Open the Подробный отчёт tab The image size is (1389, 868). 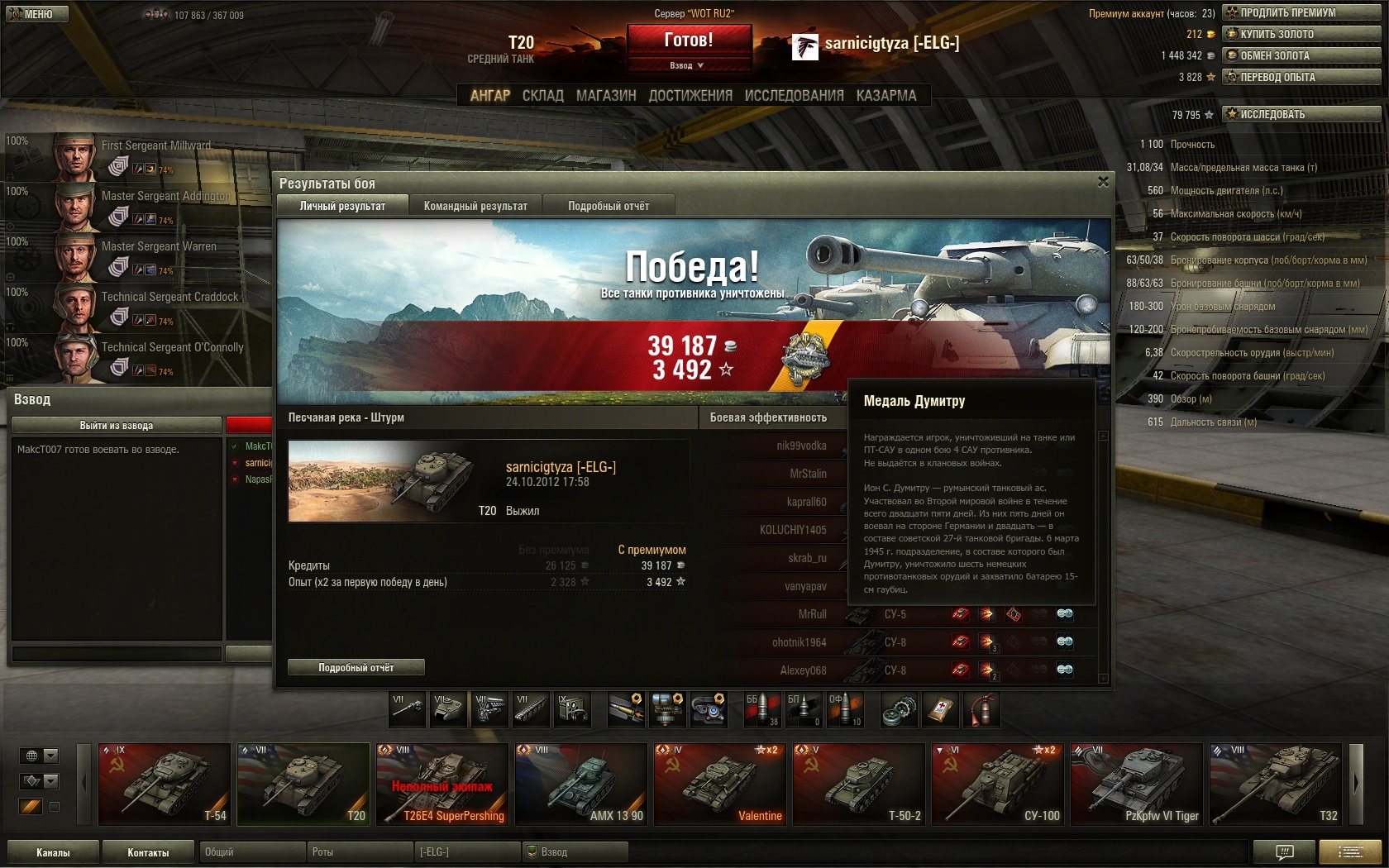tap(609, 206)
